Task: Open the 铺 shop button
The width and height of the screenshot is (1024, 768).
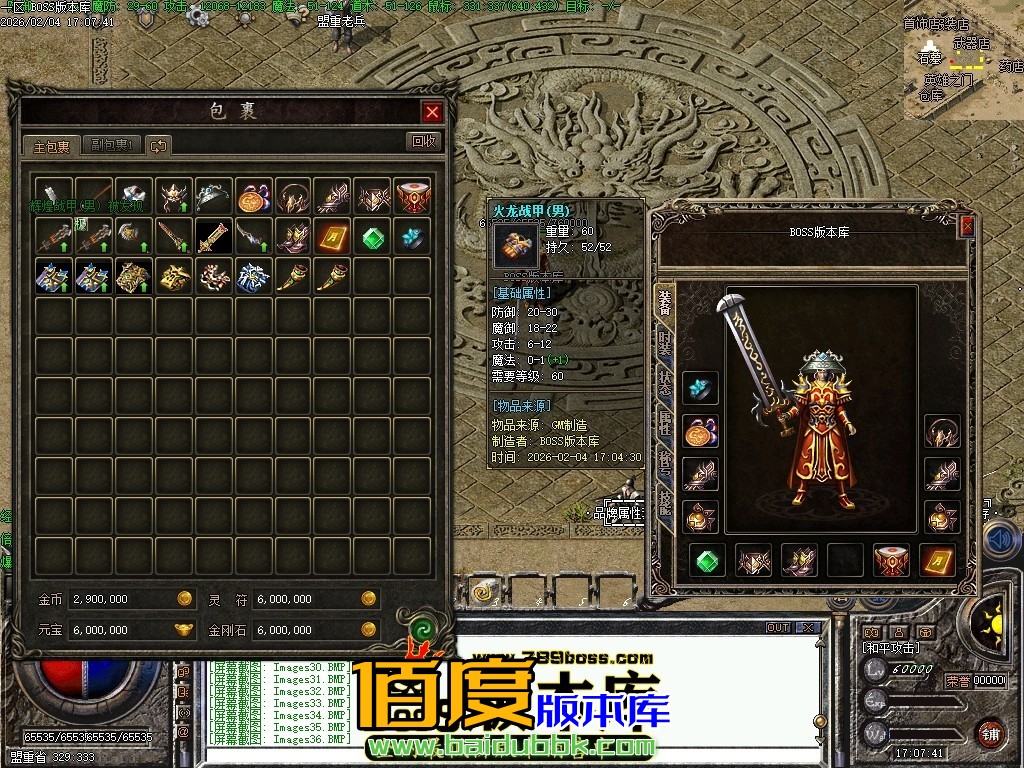Action: click(x=989, y=732)
